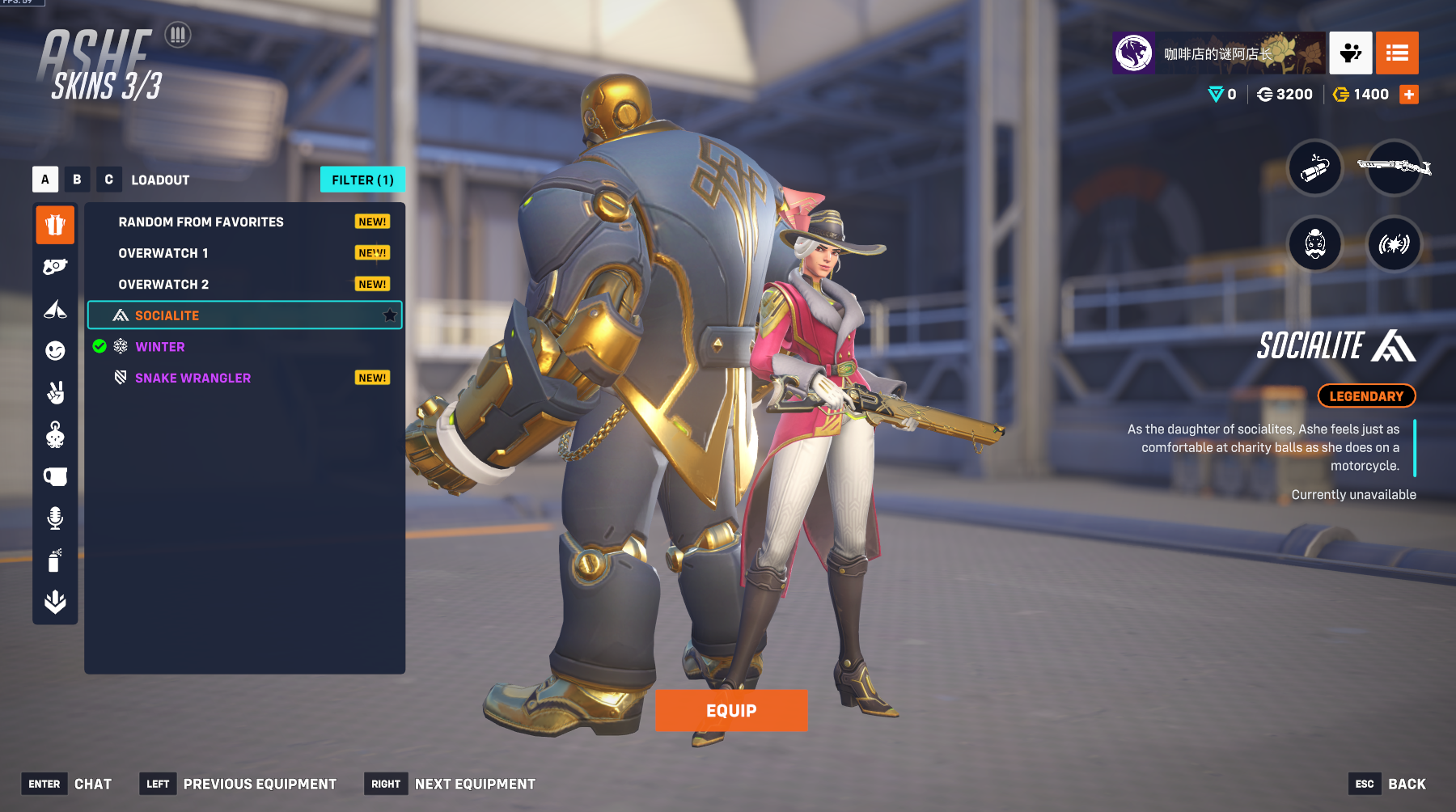Open the victory poses hand category
Screen dimensions: 1456x812
coord(55,392)
